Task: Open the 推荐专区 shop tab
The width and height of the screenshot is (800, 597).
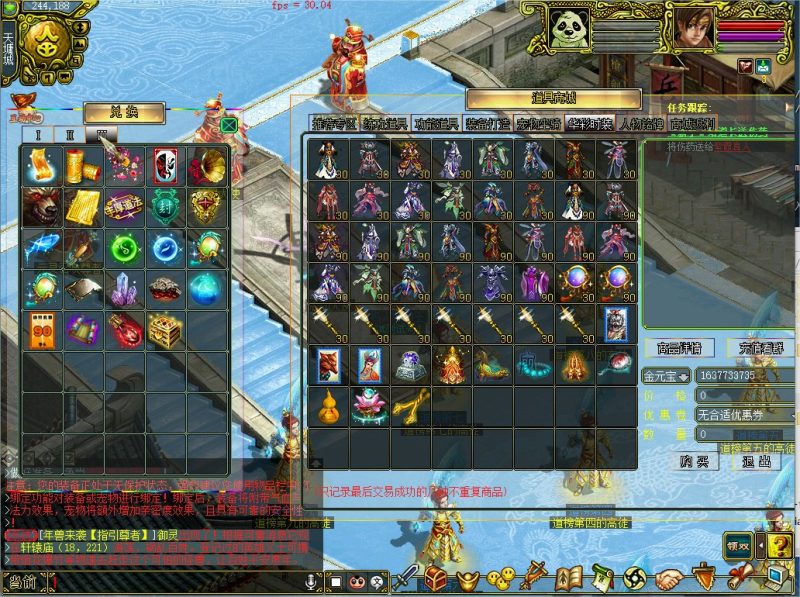Action: tap(331, 124)
